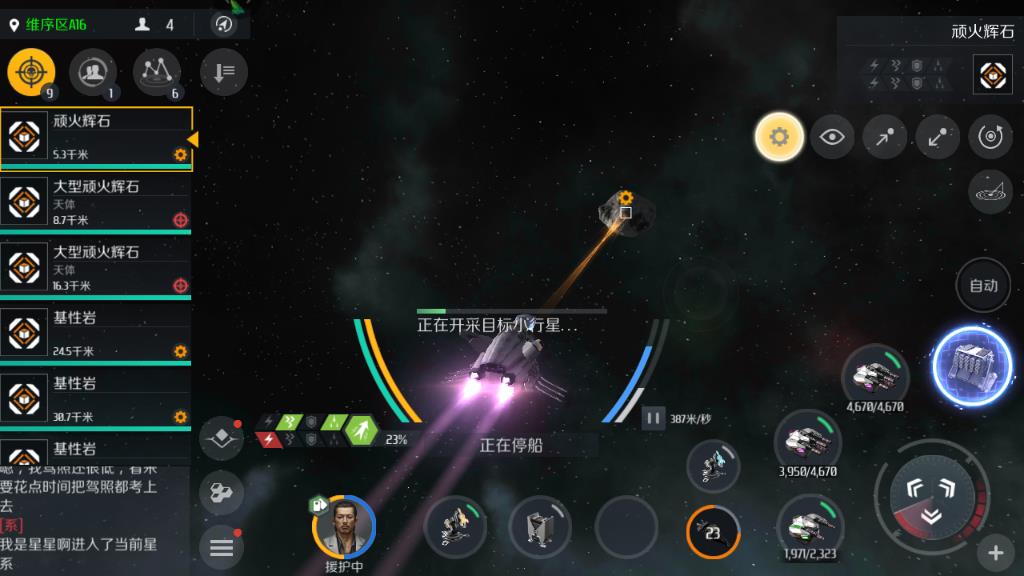Select the crosshair targets overview tab
Image resolution: width=1024 pixels, height=576 pixels.
click(31, 73)
